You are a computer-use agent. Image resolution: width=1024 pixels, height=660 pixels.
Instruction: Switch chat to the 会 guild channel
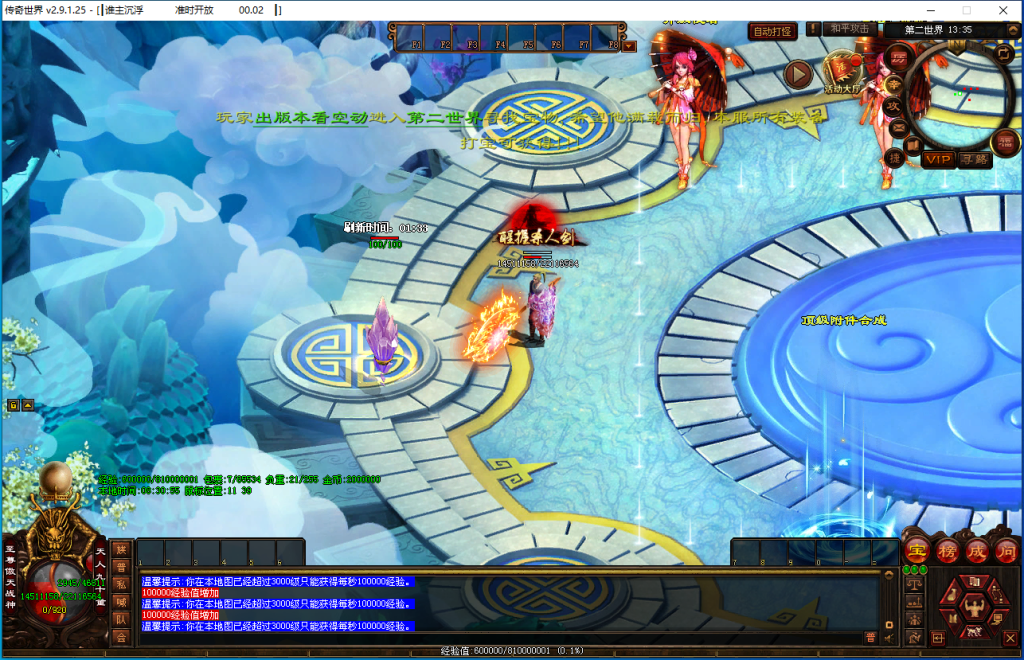121,636
